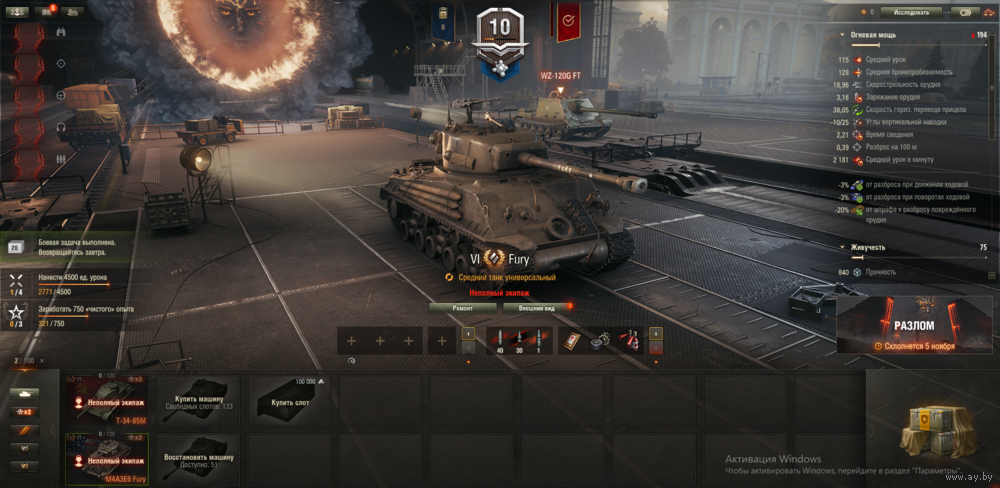Click the Ремонт (Repair) button
1000x488 pixels.
click(x=462, y=308)
